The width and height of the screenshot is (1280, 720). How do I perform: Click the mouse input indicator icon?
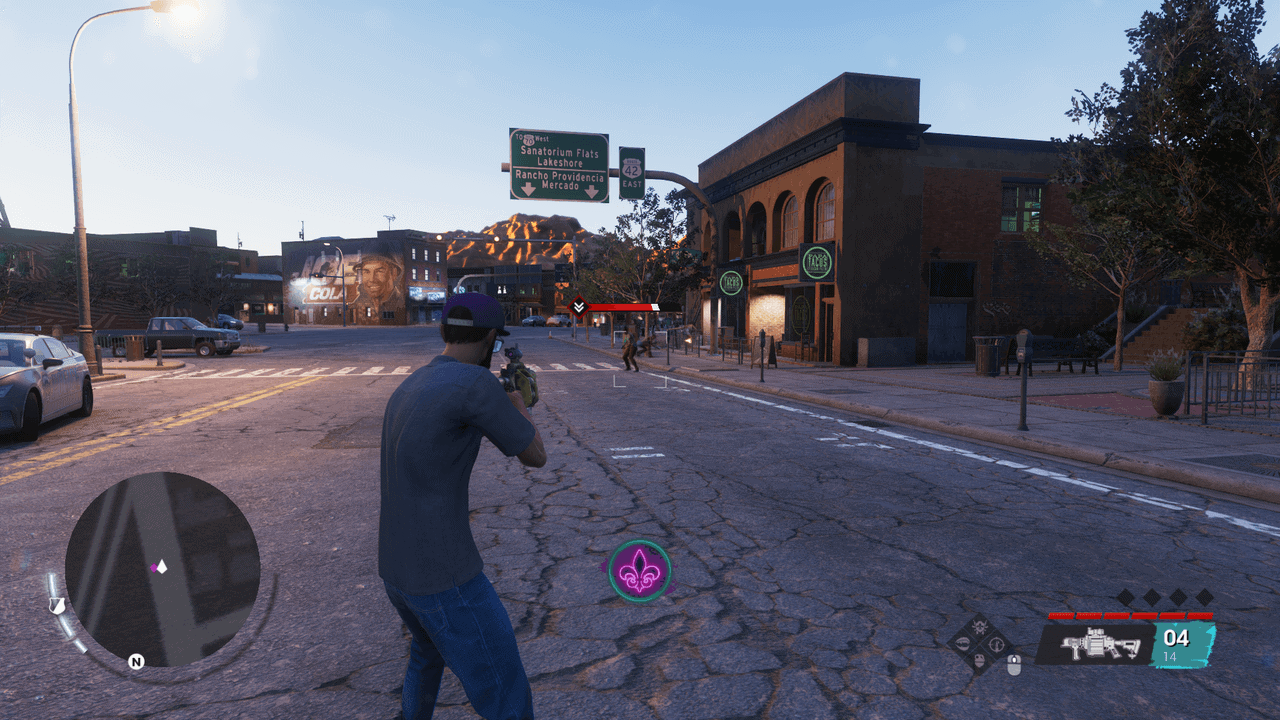1013,666
